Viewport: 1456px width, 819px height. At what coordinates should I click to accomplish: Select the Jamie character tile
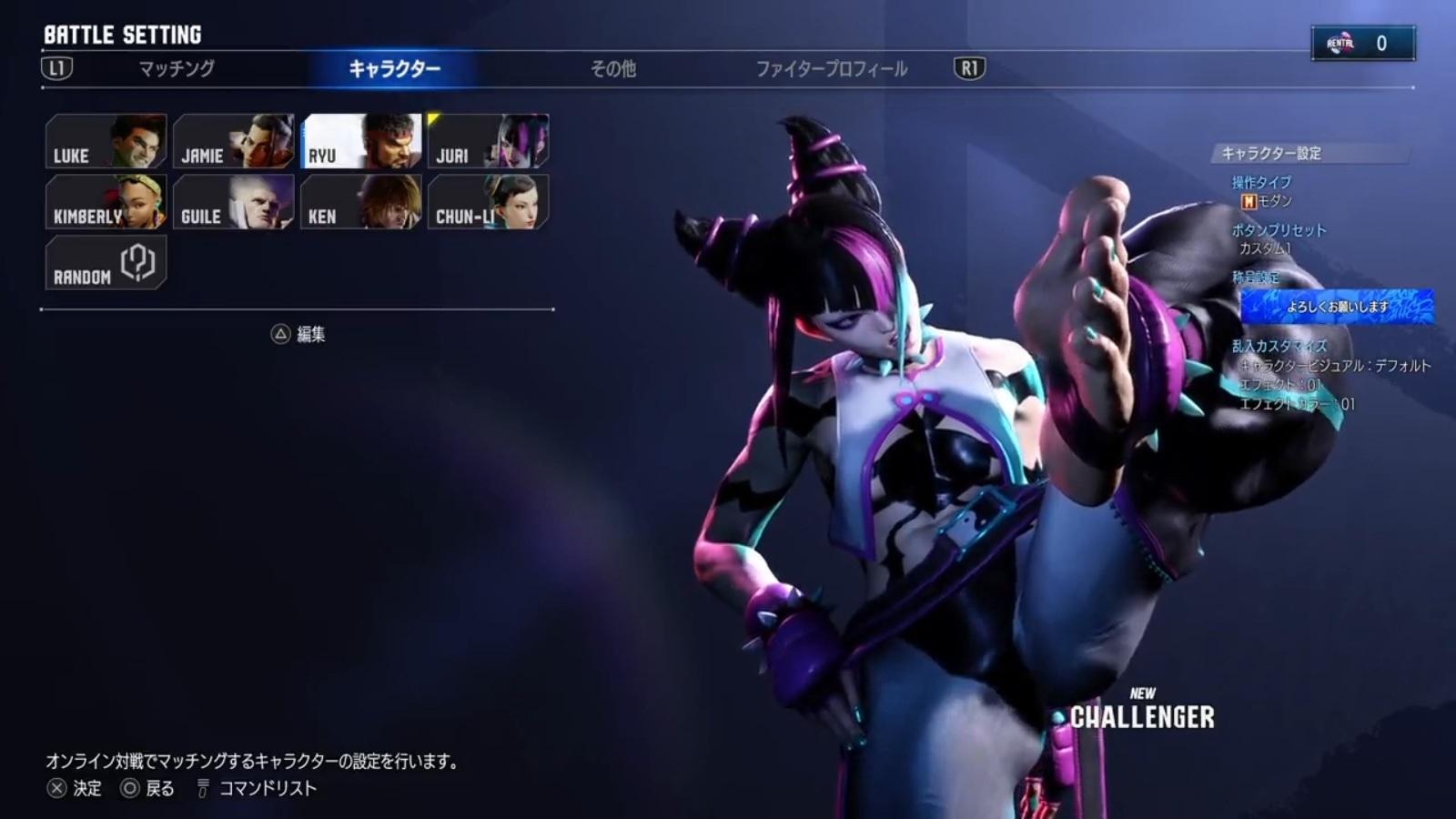[234, 141]
